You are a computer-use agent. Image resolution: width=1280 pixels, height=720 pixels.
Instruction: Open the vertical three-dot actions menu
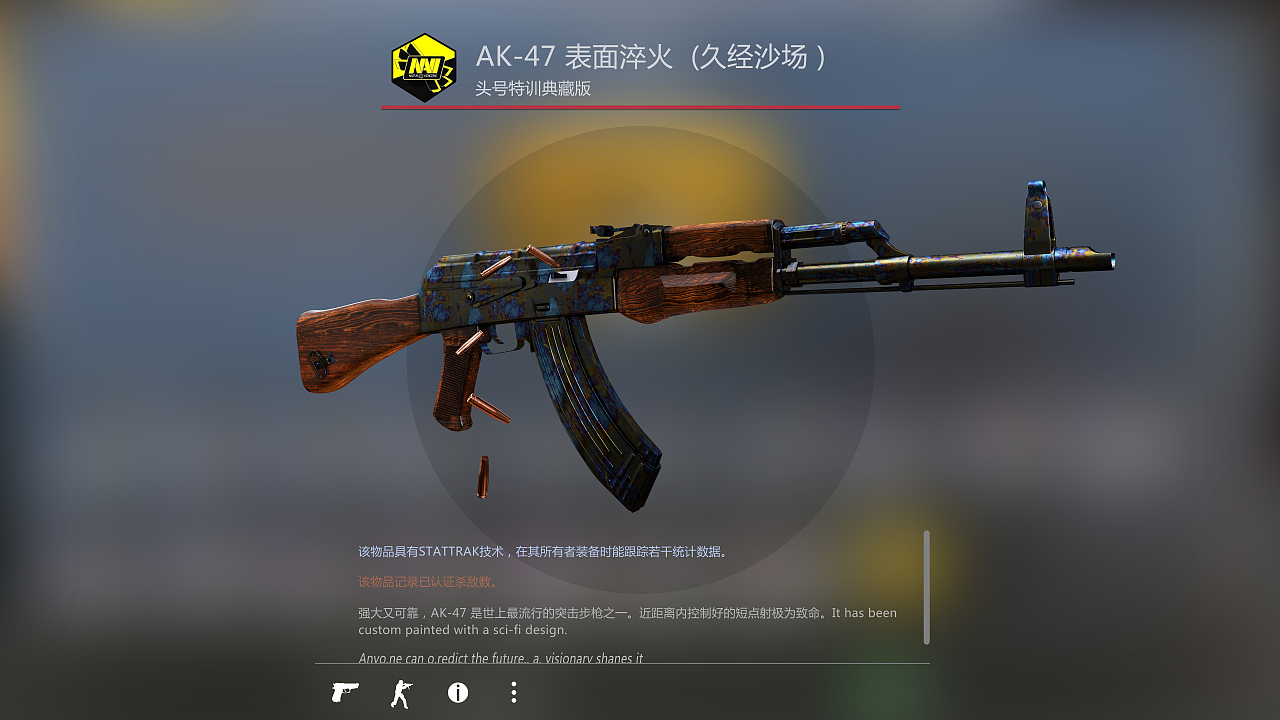click(513, 692)
